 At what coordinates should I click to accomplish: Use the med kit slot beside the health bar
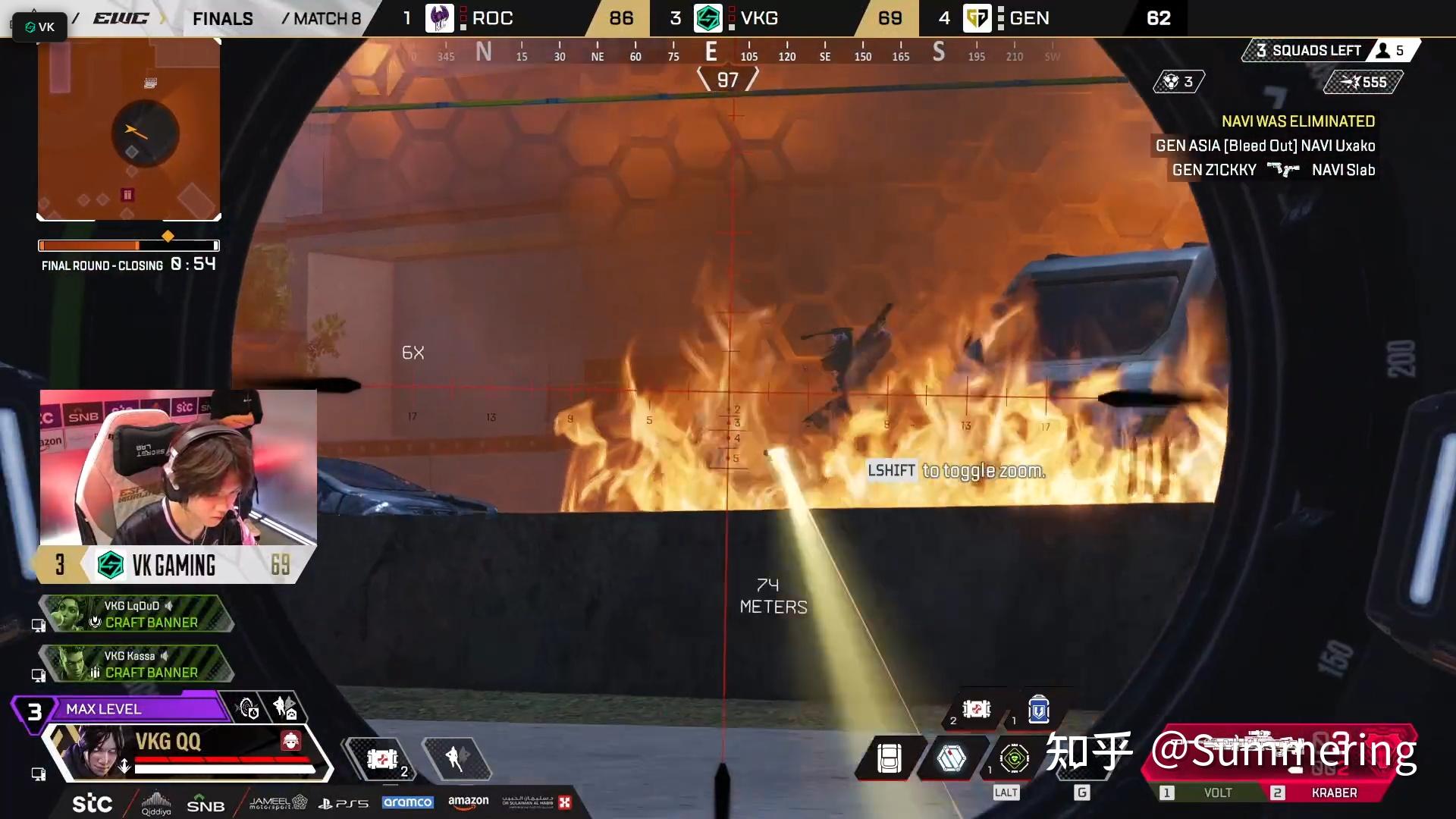tap(382, 759)
